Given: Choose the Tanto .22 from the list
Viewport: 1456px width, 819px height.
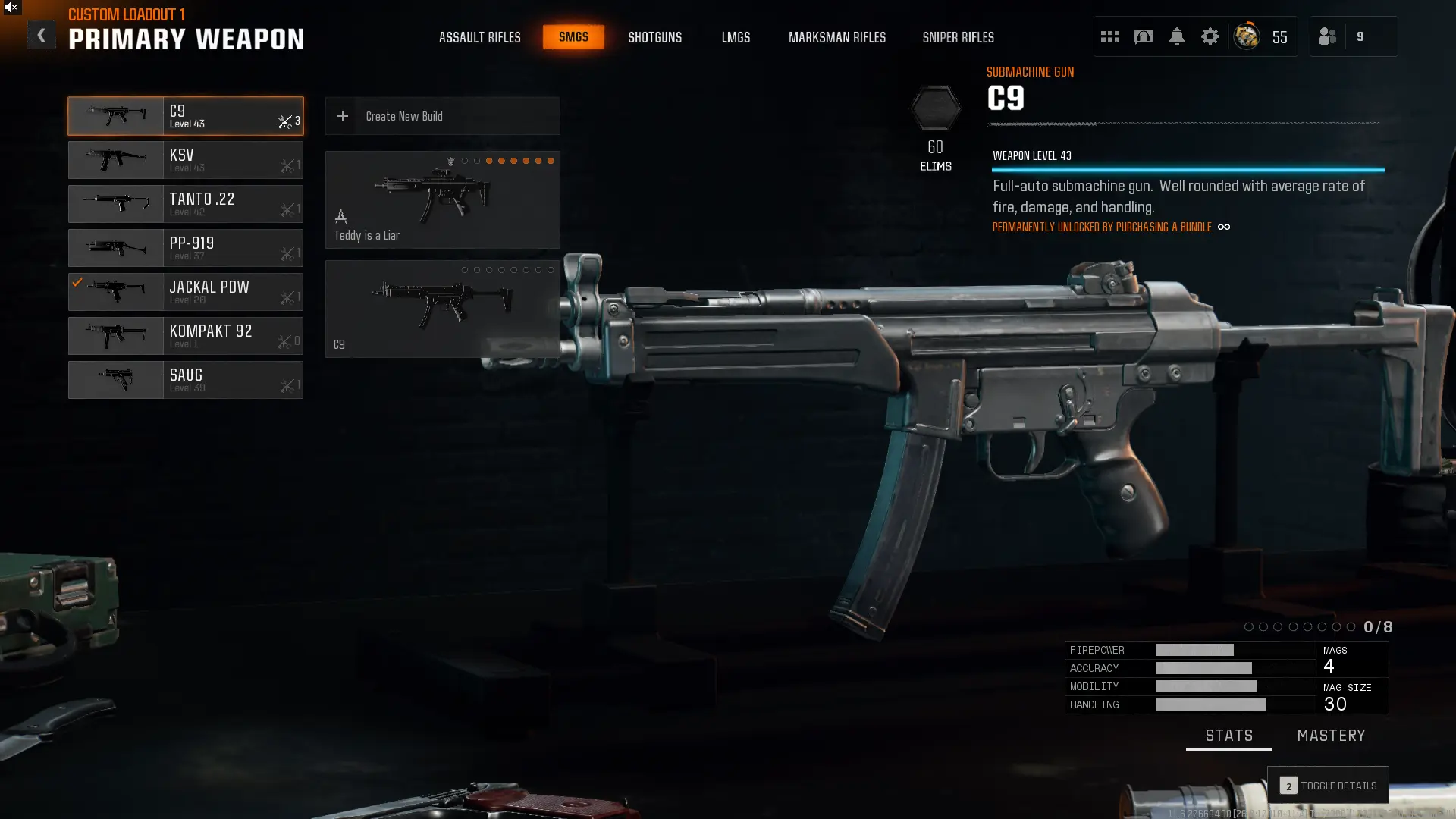Looking at the screenshot, I should pos(186,204).
